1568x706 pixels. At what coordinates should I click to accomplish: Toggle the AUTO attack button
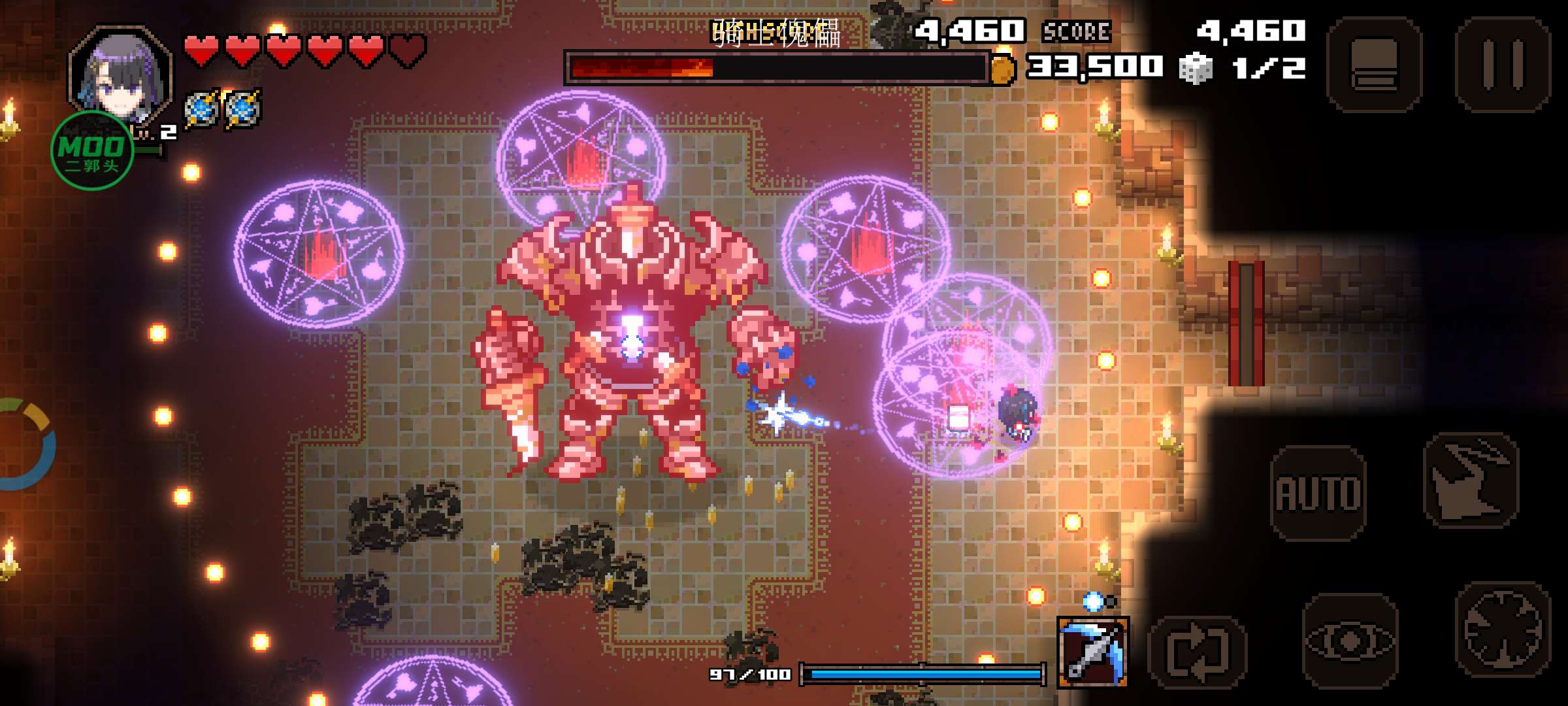(x=1318, y=493)
